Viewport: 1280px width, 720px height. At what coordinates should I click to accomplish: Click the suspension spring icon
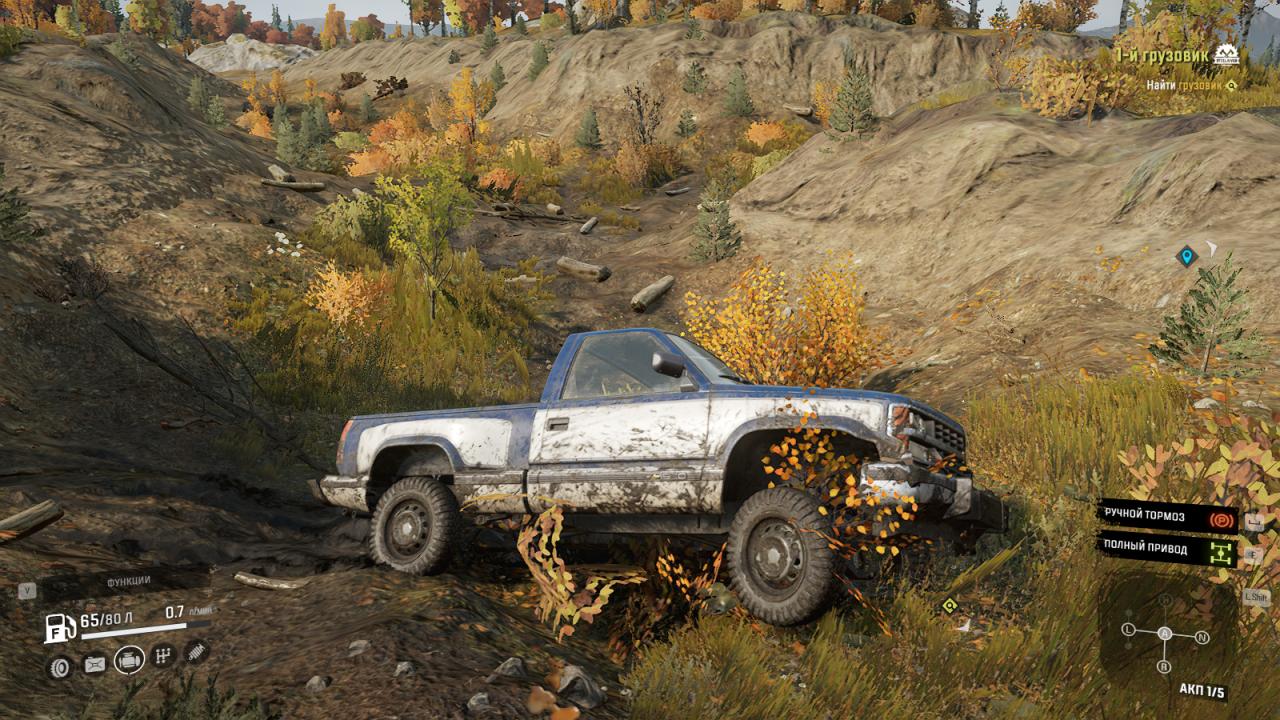pos(196,651)
